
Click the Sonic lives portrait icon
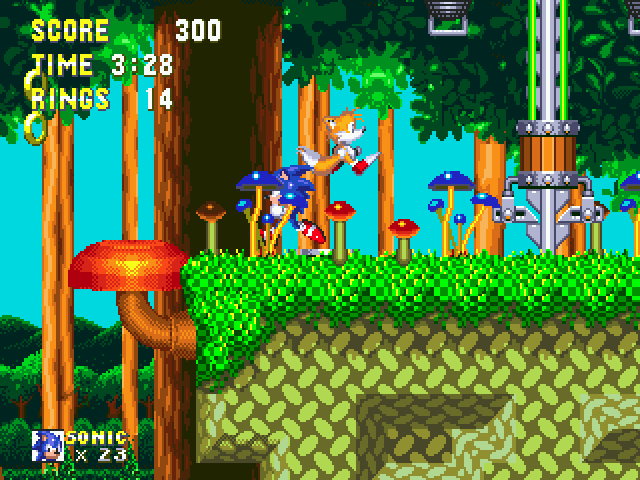point(47,445)
